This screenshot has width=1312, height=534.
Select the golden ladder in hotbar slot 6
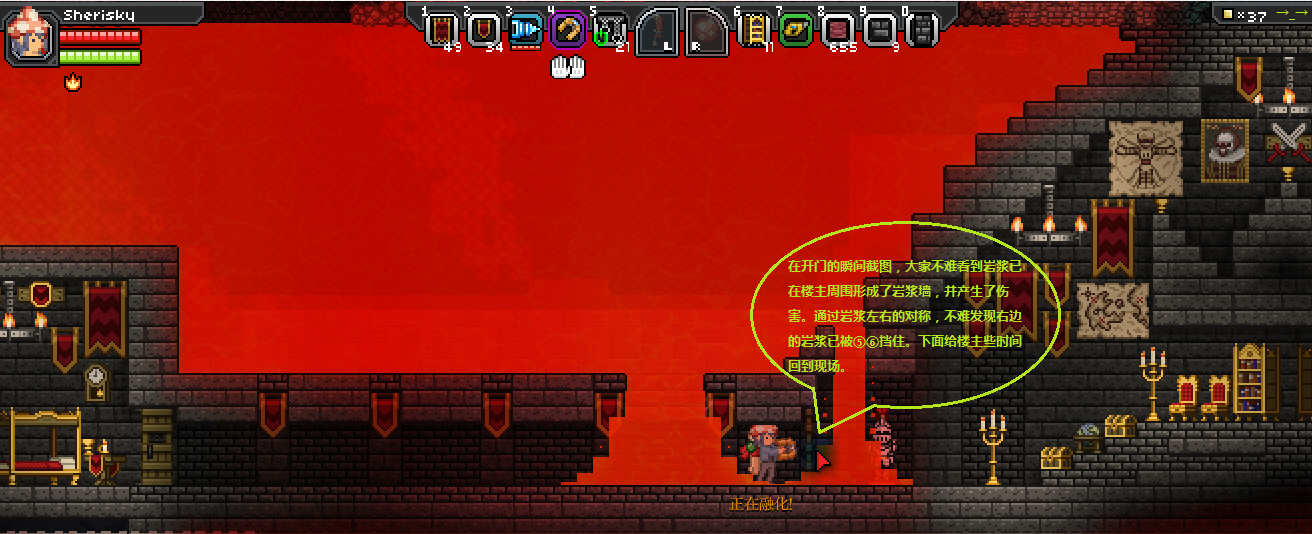tap(754, 29)
